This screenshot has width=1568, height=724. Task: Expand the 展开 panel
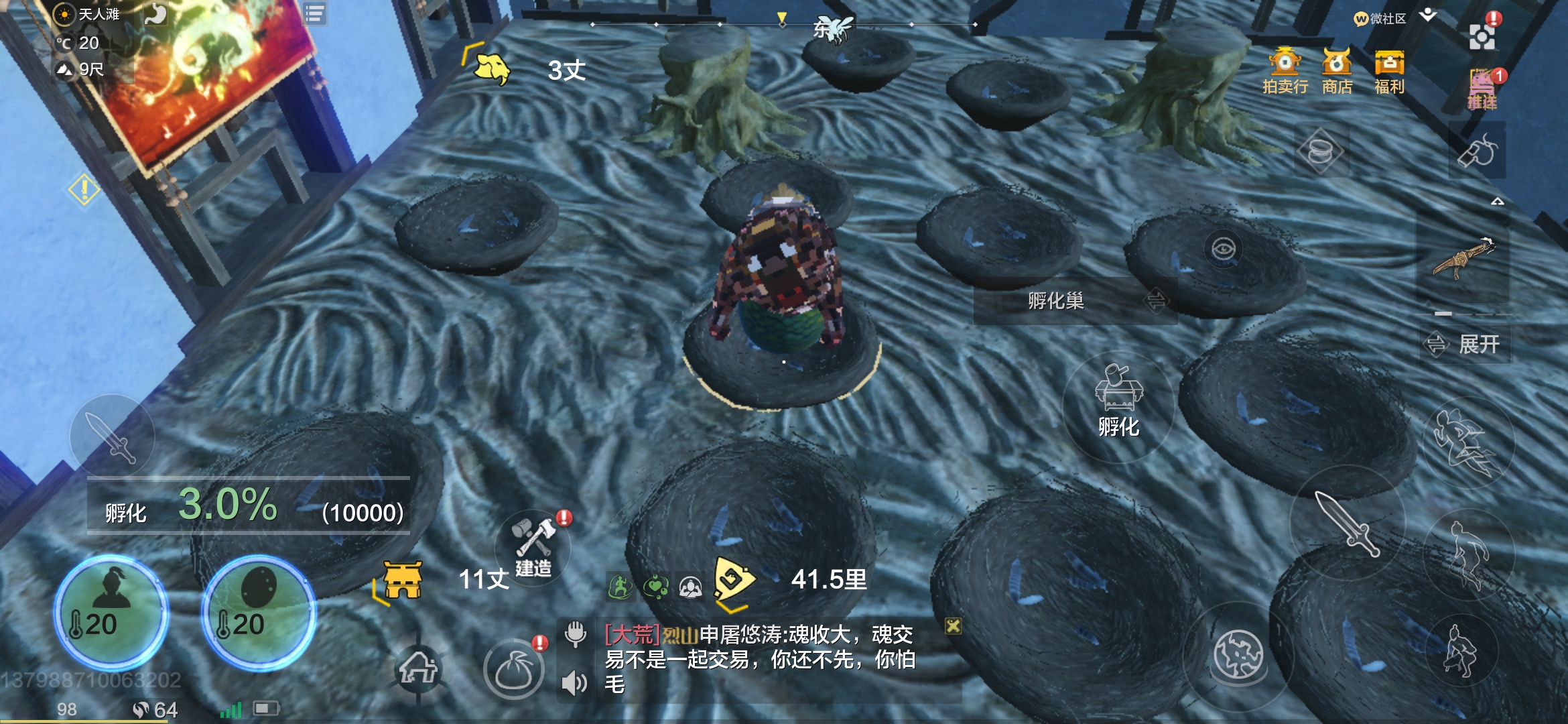pos(1466,345)
